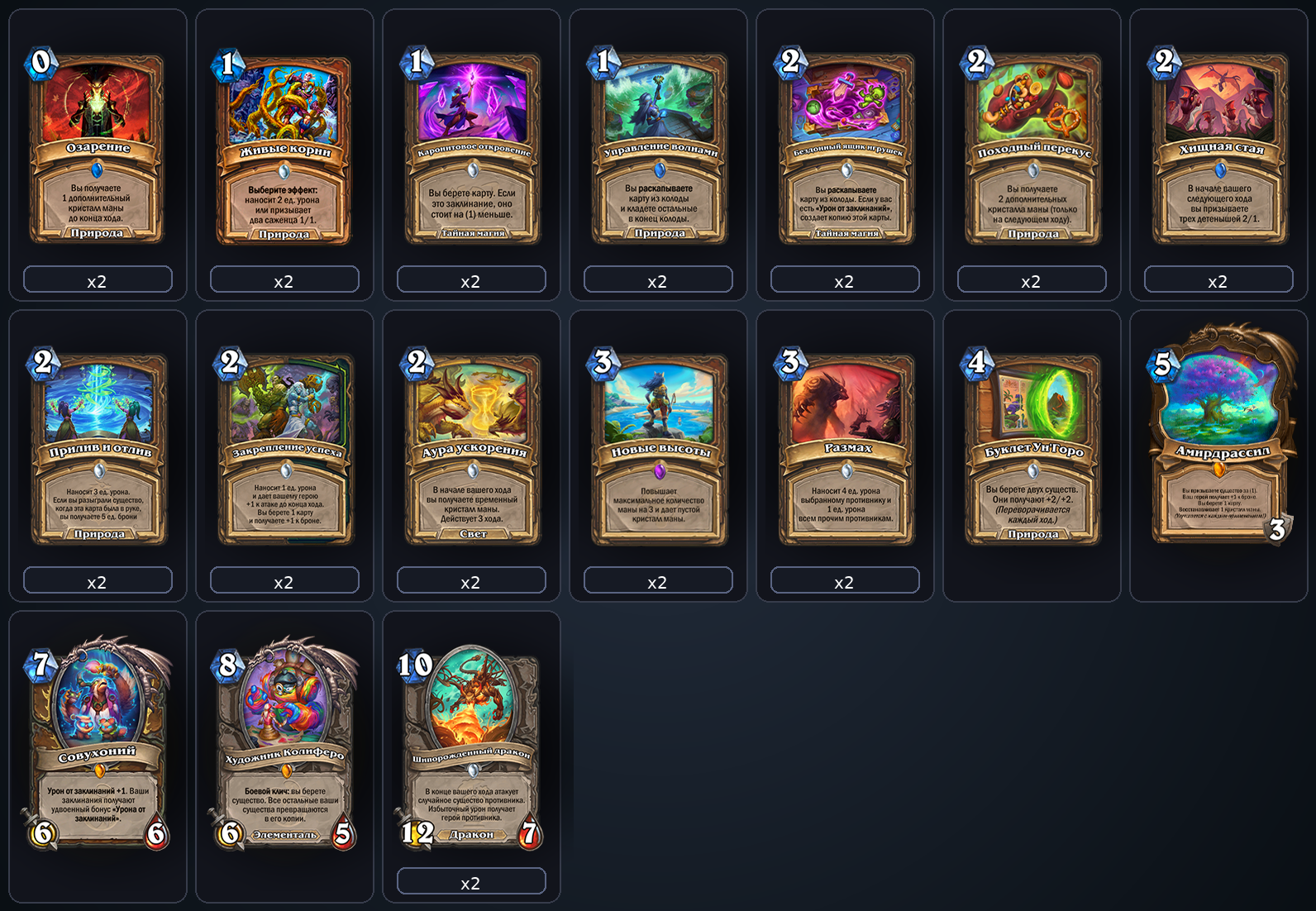This screenshot has width=1316, height=911.
Task: Toggle the x2 counter under Озарение
Action: pos(98,280)
